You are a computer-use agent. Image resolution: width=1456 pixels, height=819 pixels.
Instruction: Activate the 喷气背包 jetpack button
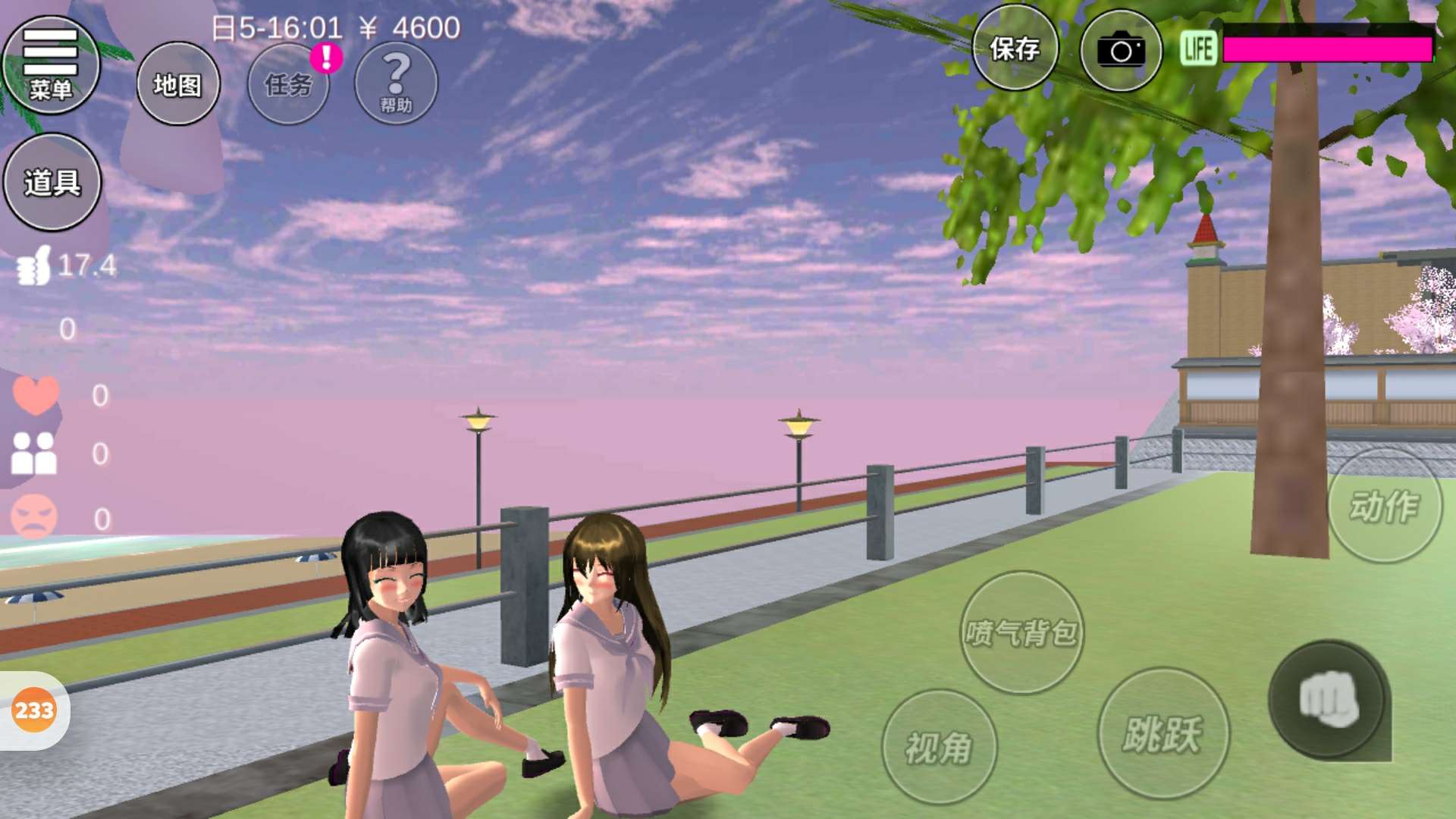click(x=1021, y=632)
